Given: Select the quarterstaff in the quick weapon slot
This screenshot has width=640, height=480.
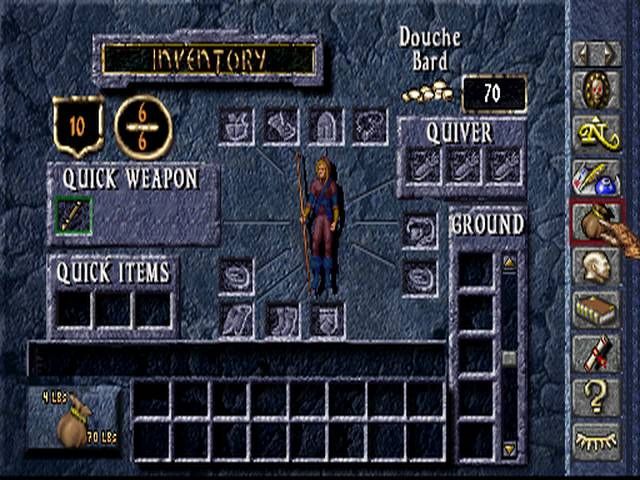Looking at the screenshot, I should [73, 215].
